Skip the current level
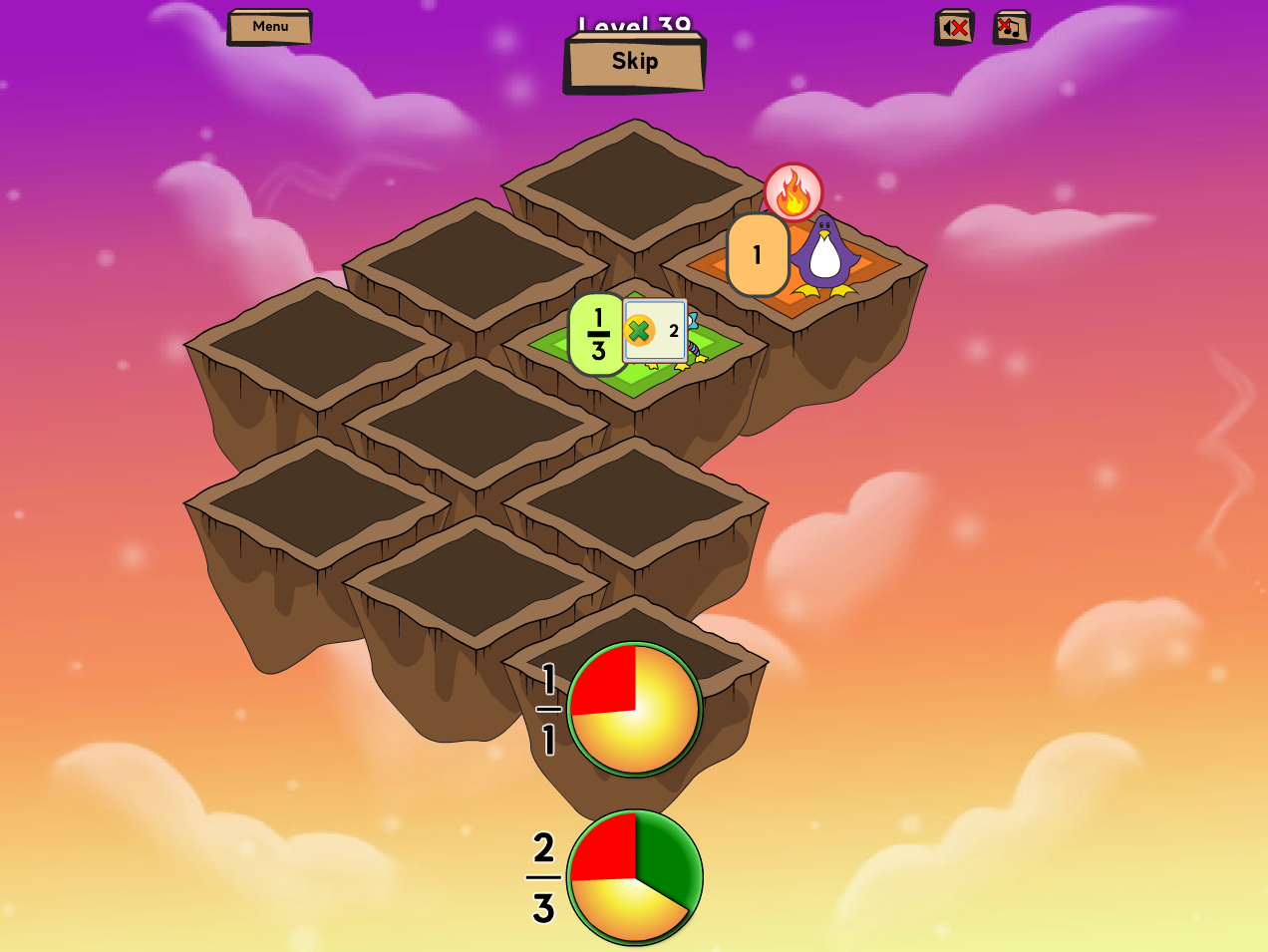 click(x=635, y=63)
